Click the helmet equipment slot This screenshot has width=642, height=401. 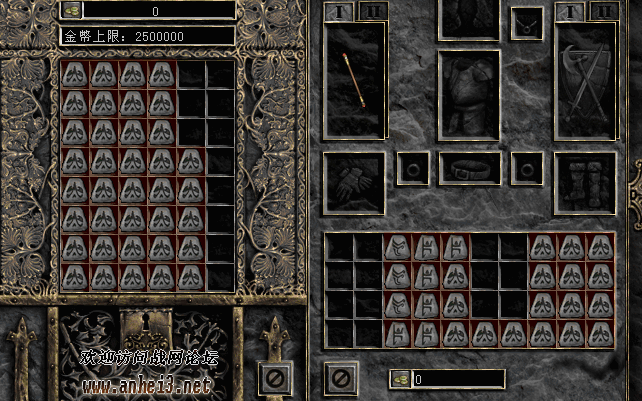click(469, 18)
